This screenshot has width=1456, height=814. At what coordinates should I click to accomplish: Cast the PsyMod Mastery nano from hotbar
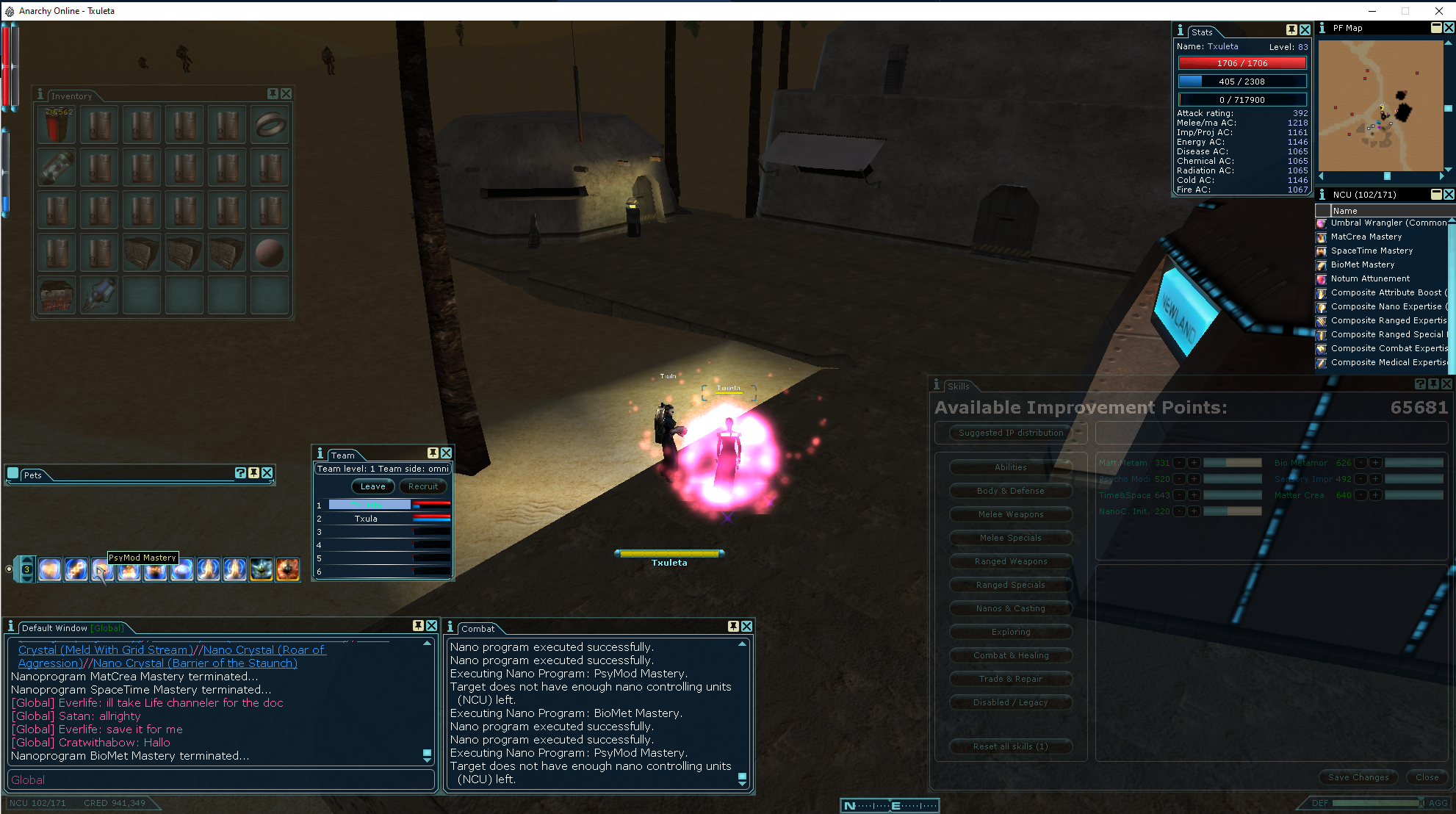102,569
